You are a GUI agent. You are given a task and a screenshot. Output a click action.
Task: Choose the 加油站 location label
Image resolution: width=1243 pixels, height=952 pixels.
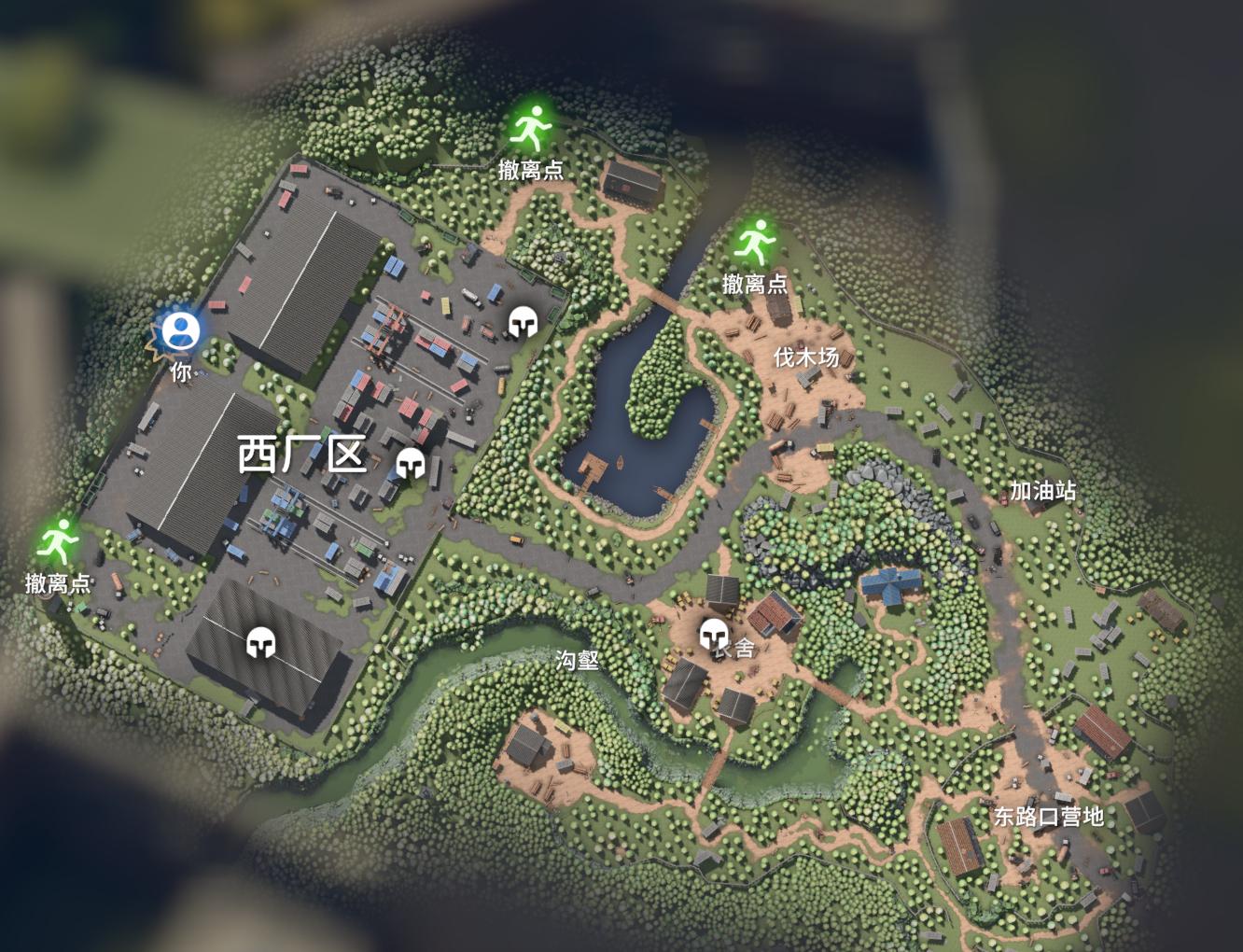pyautogui.click(x=1042, y=490)
